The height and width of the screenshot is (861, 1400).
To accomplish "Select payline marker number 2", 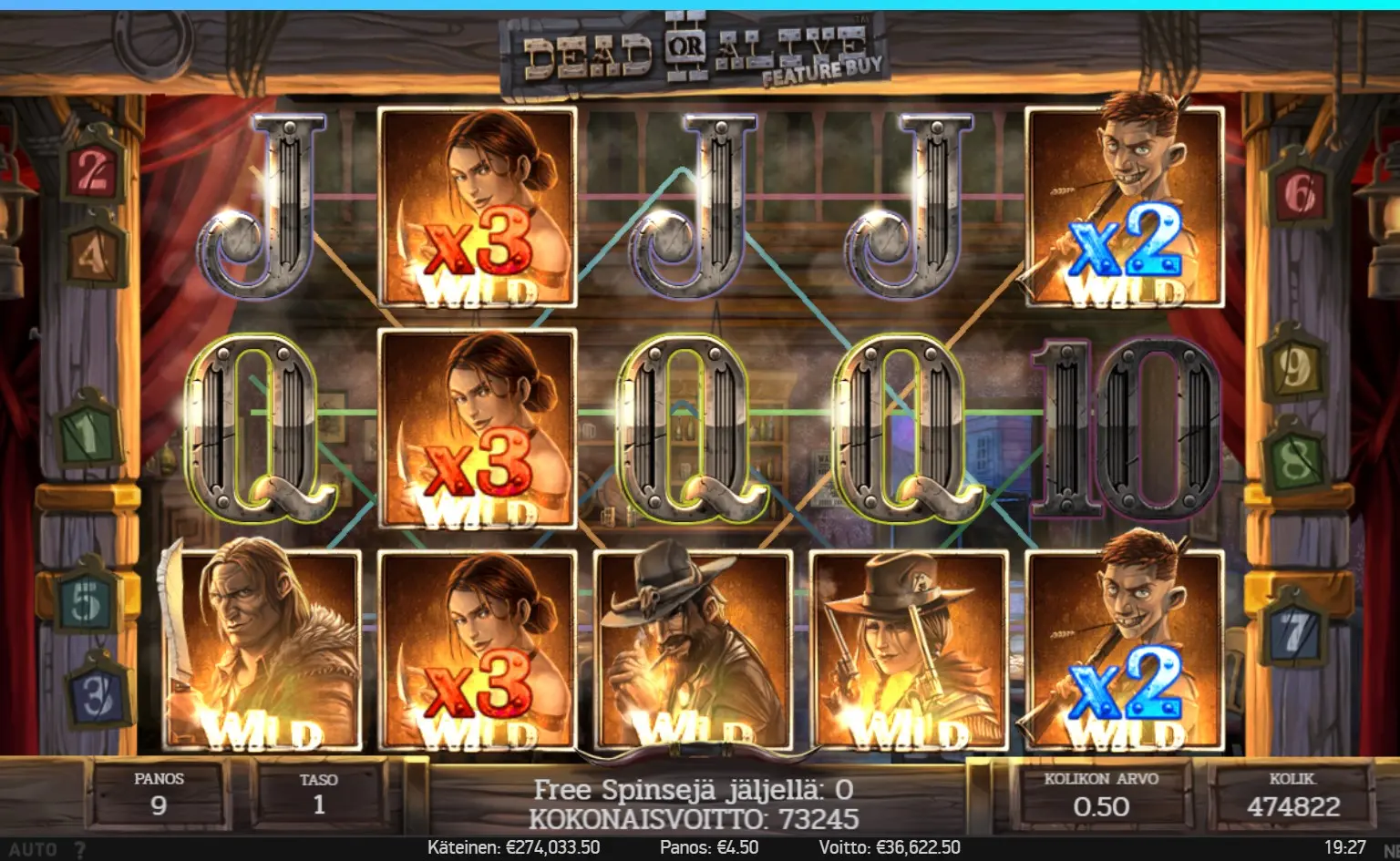I will 93,170.
